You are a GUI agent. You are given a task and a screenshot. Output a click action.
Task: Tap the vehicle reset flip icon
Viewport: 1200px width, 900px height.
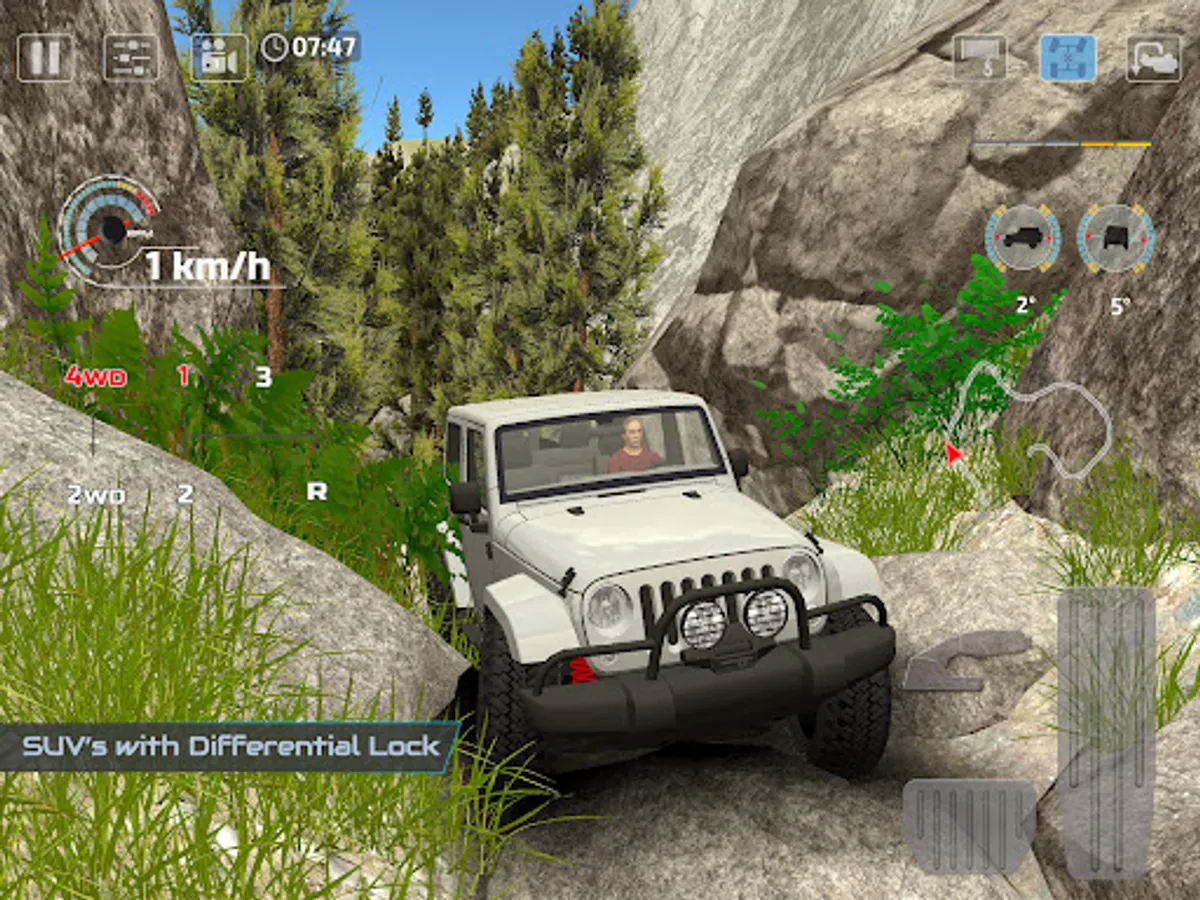[x=1153, y=57]
